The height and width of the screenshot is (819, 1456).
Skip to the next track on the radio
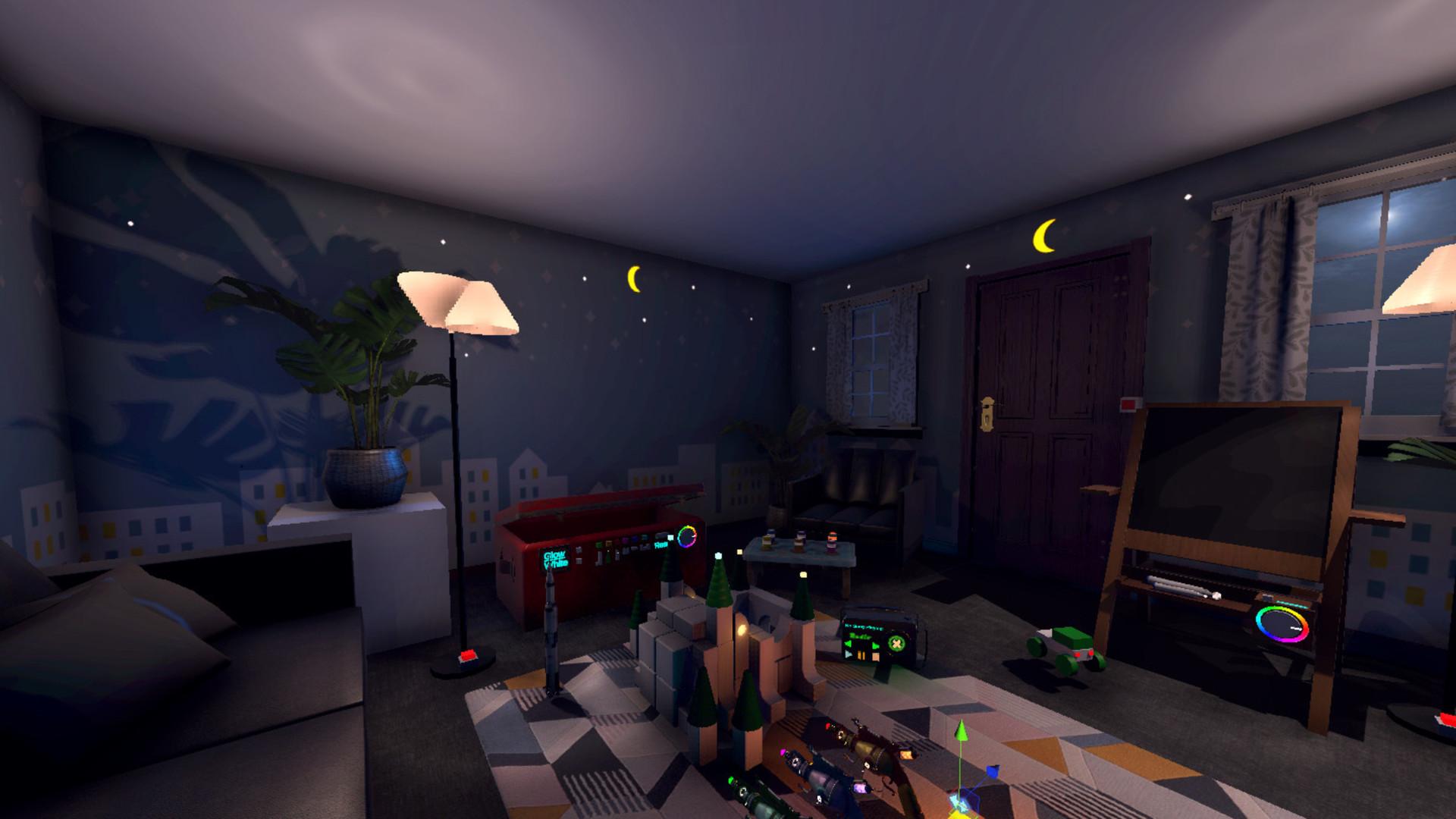875,646
